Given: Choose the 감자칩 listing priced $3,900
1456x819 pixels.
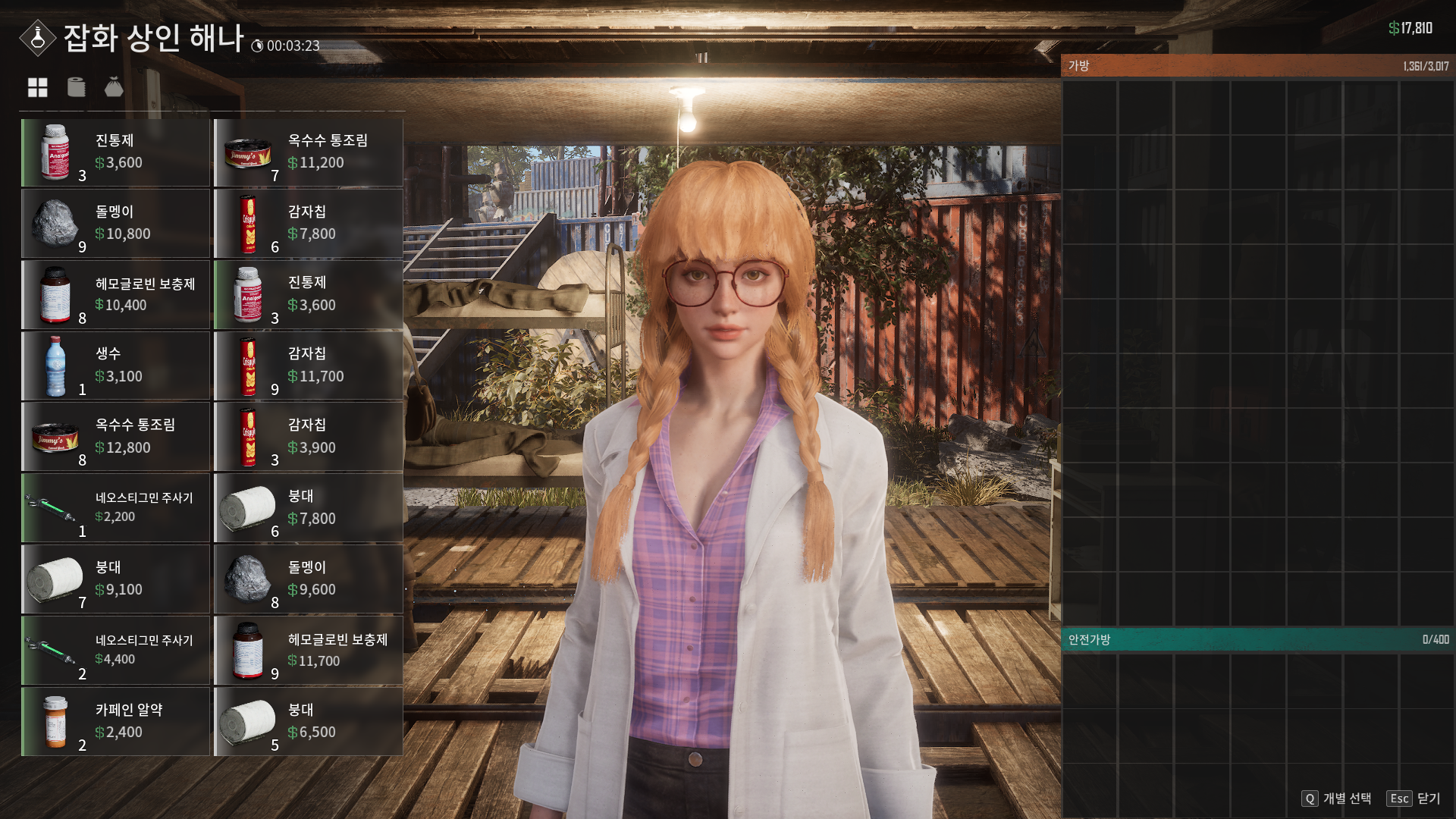Looking at the screenshot, I should (x=308, y=438).
